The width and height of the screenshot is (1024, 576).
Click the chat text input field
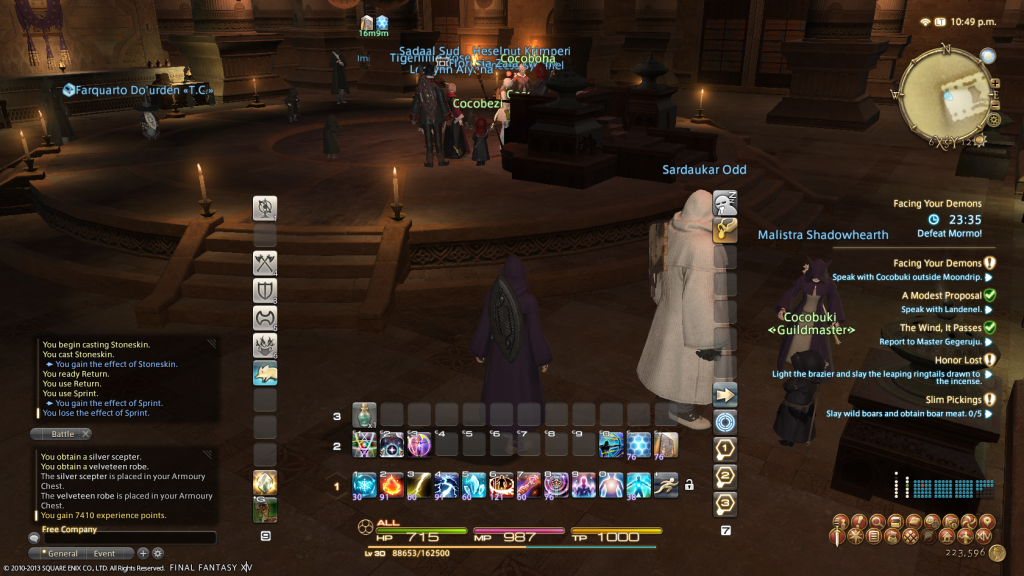(x=120, y=538)
